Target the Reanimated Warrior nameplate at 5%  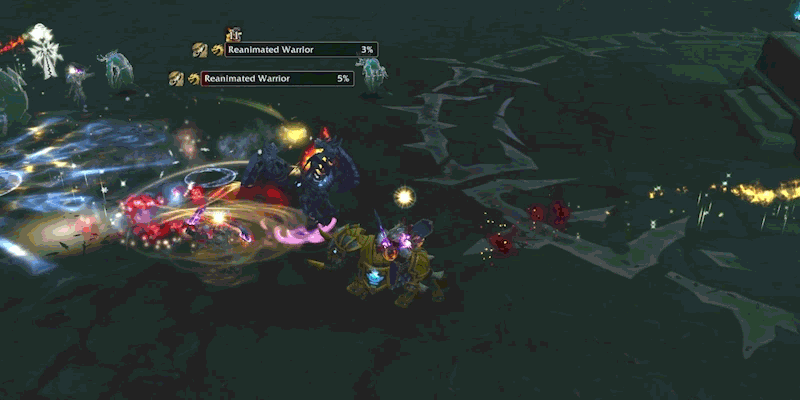(x=277, y=78)
